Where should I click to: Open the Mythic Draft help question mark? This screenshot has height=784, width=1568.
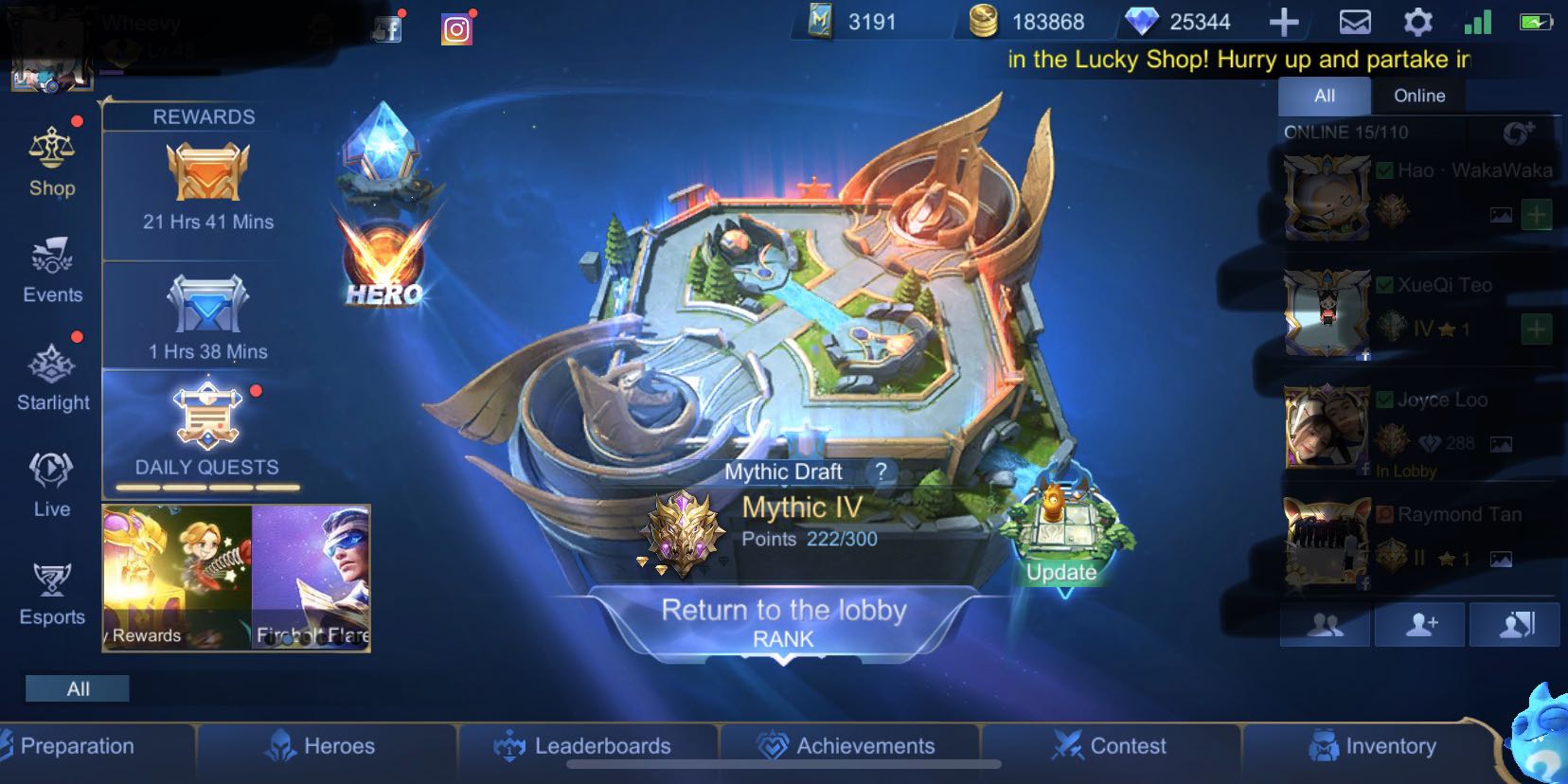[x=881, y=472]
